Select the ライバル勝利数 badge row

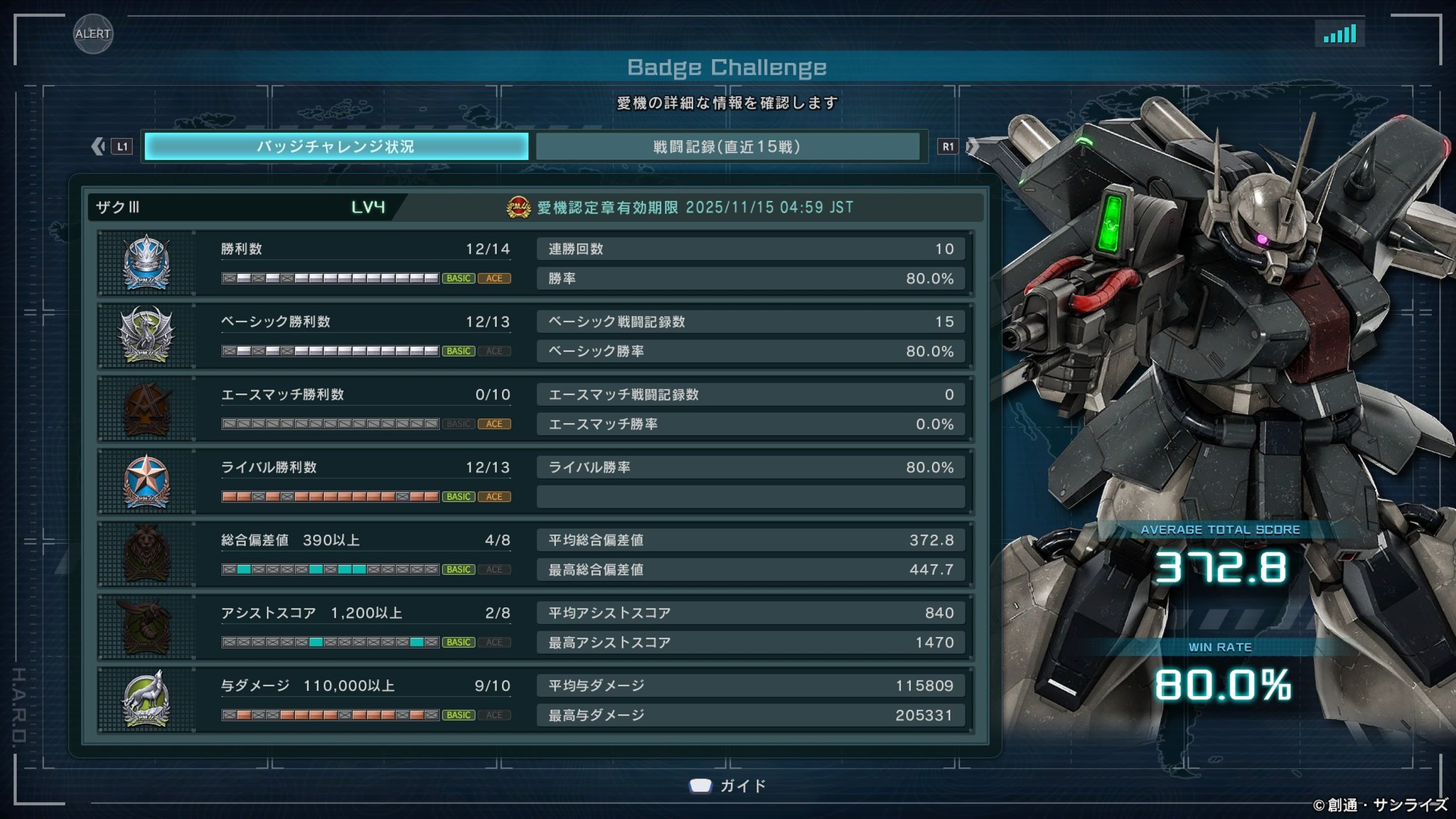(x=365, y=481)
